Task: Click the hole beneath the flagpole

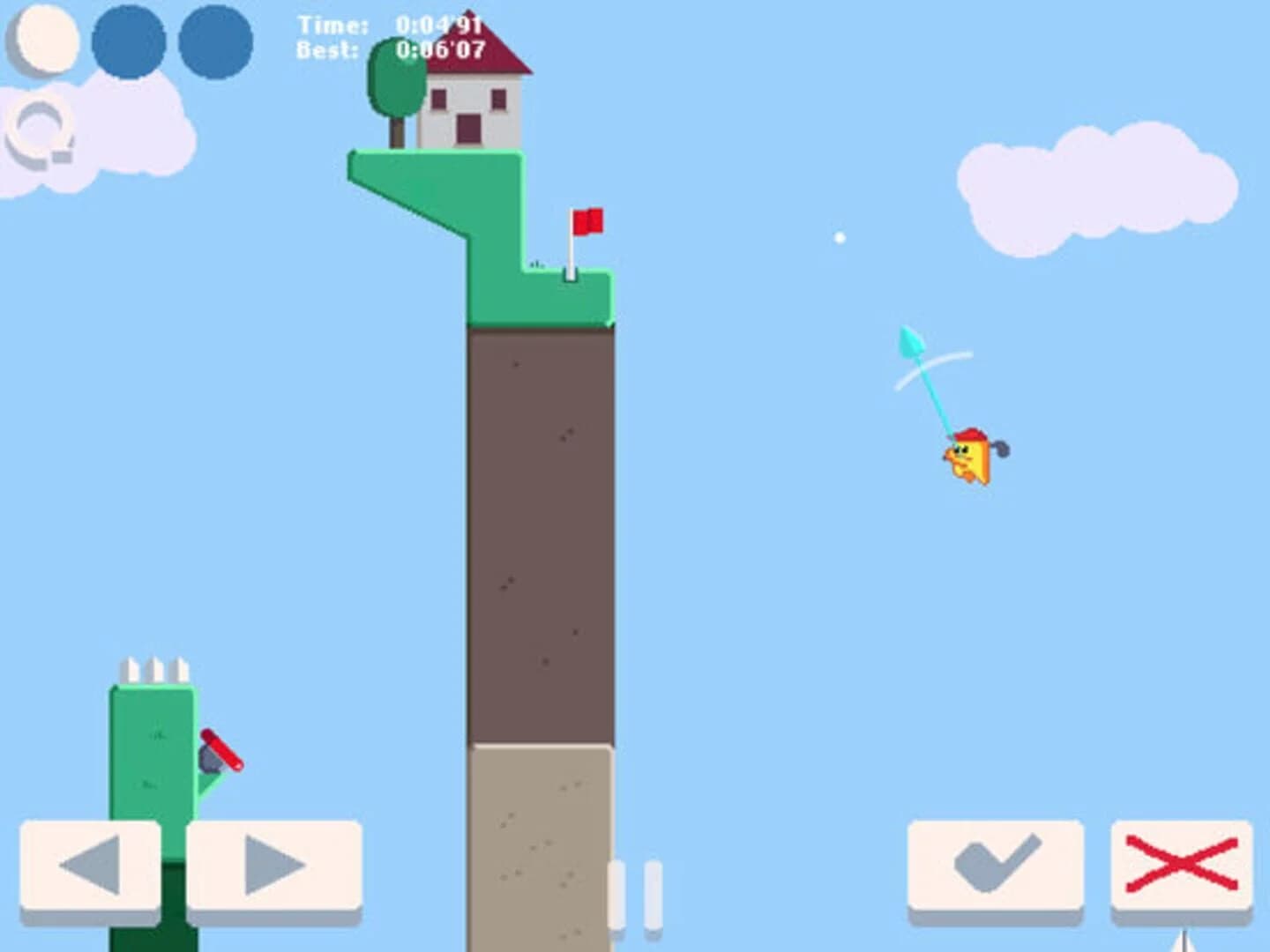Action: [569, 273]
